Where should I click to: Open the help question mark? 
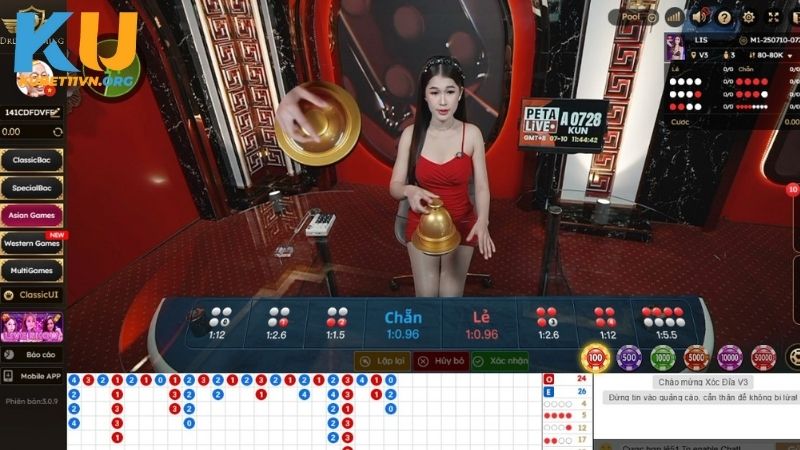724,17
